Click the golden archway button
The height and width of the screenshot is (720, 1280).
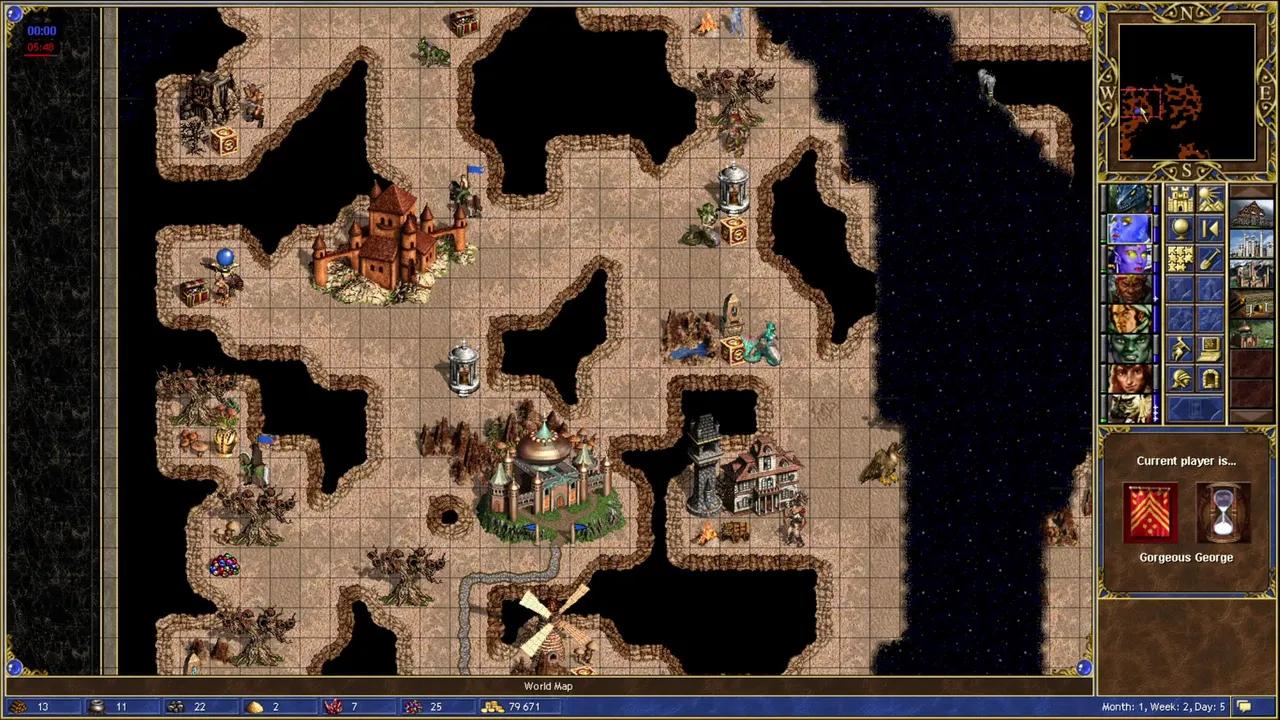coord(1210,379)
